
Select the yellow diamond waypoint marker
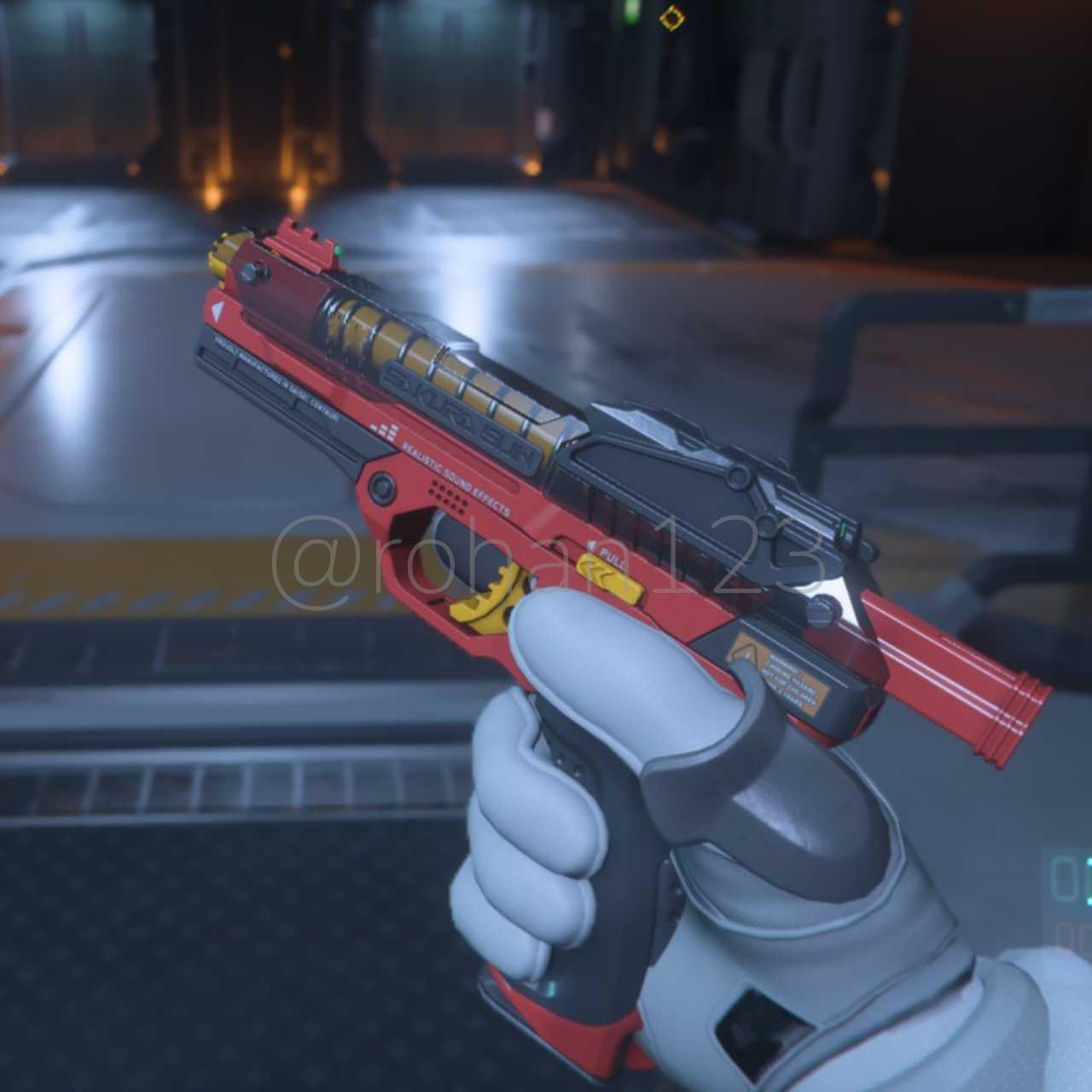click(673, 16)
